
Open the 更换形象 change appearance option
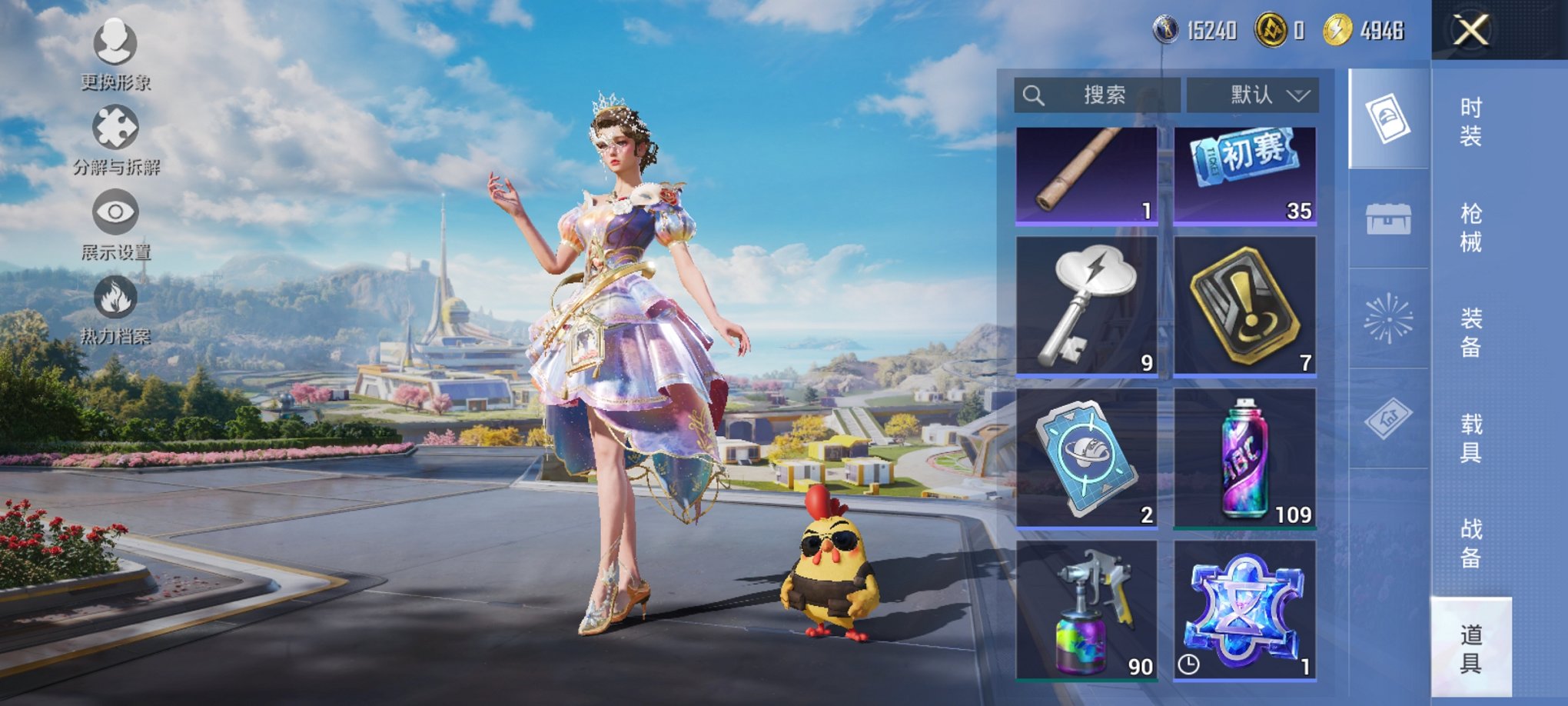[x=115, y=54]
